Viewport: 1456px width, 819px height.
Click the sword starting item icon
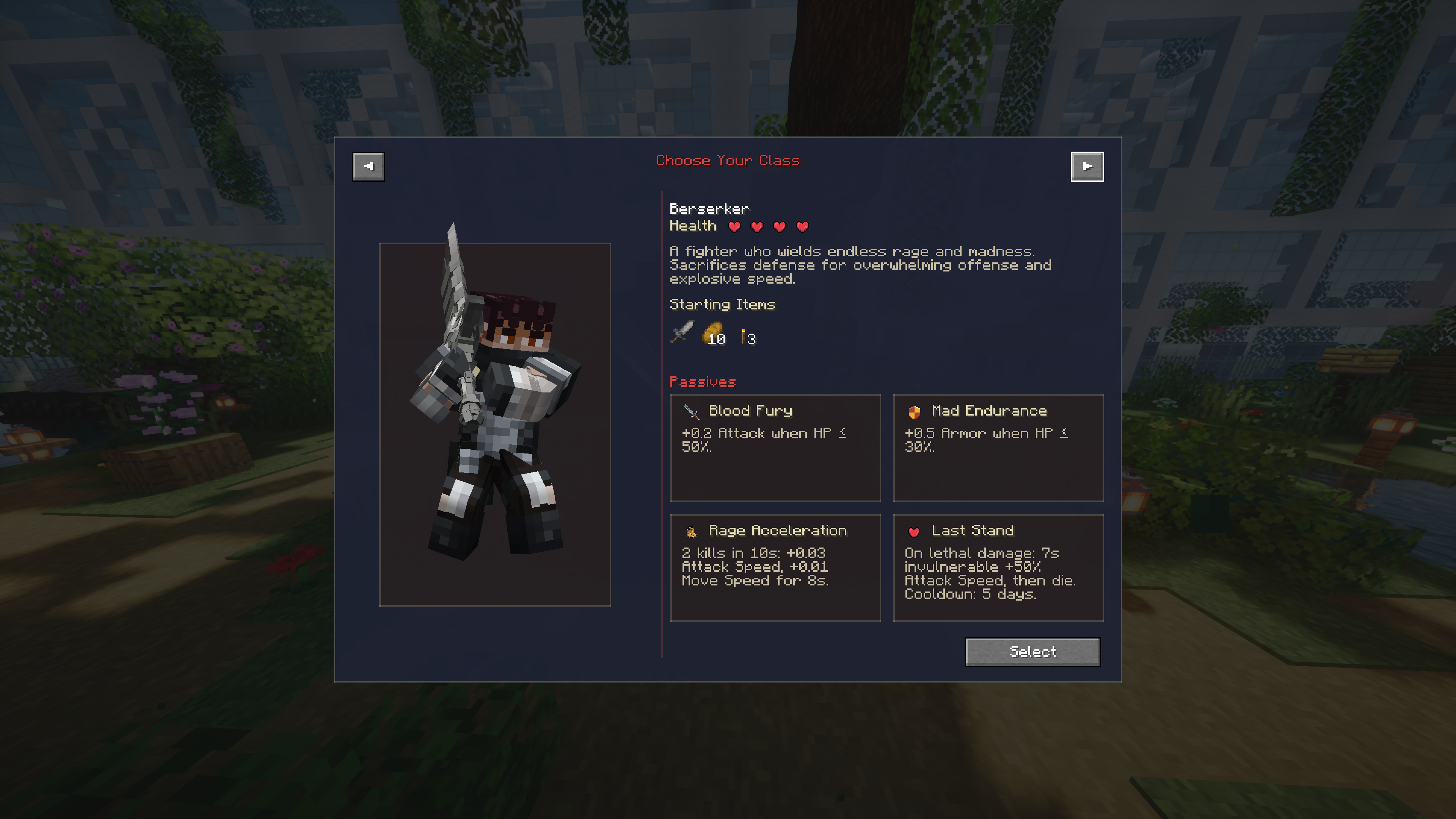682,333
